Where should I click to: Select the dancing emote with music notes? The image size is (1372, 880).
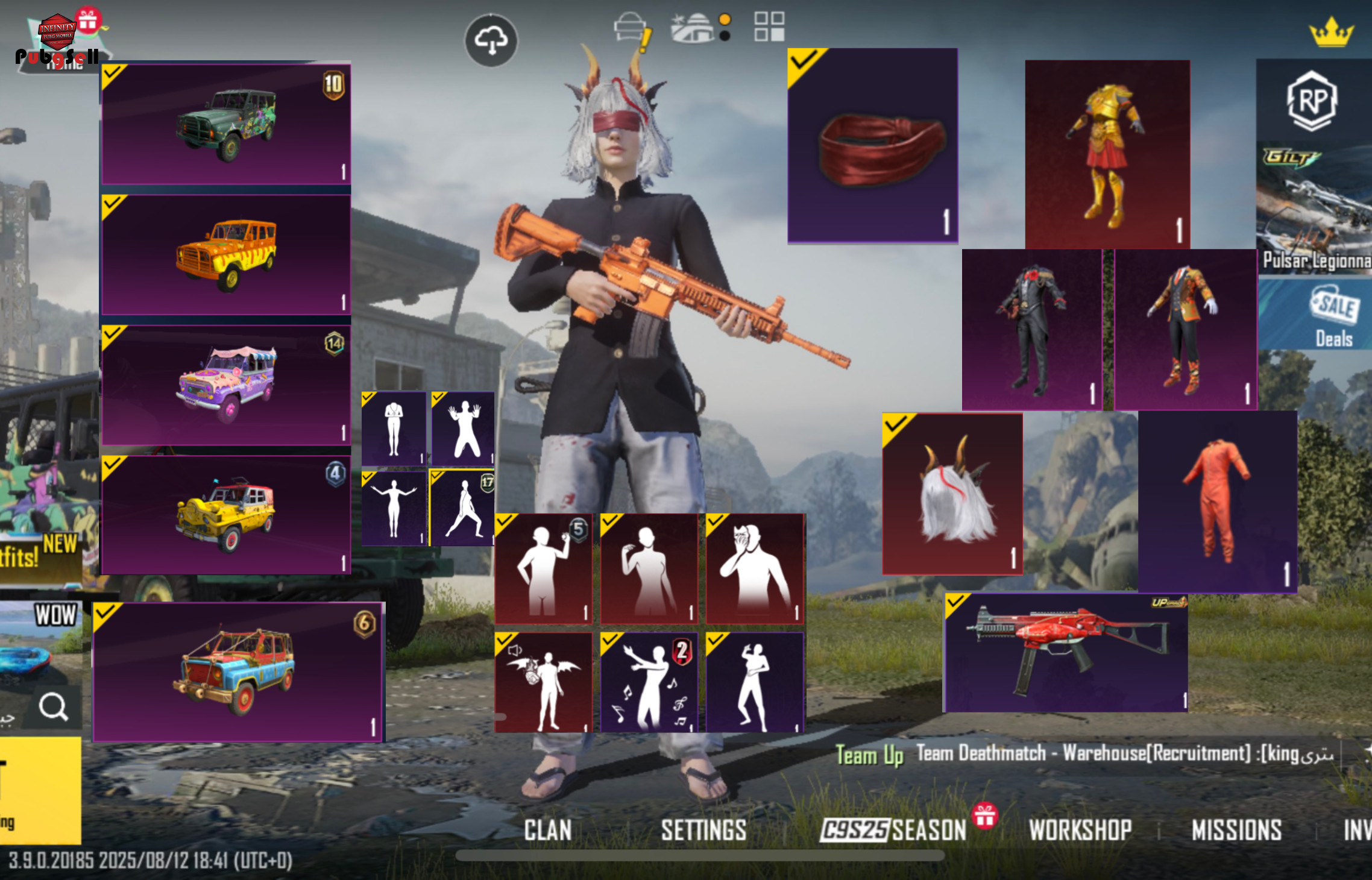click(649, 682)
